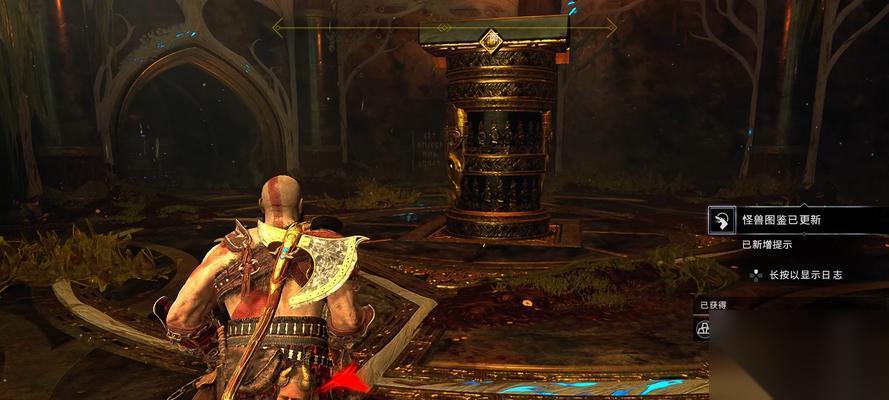Click the 已获得 acquired item icon
This screenshot has height=400, width=889.
click(704, 328)
